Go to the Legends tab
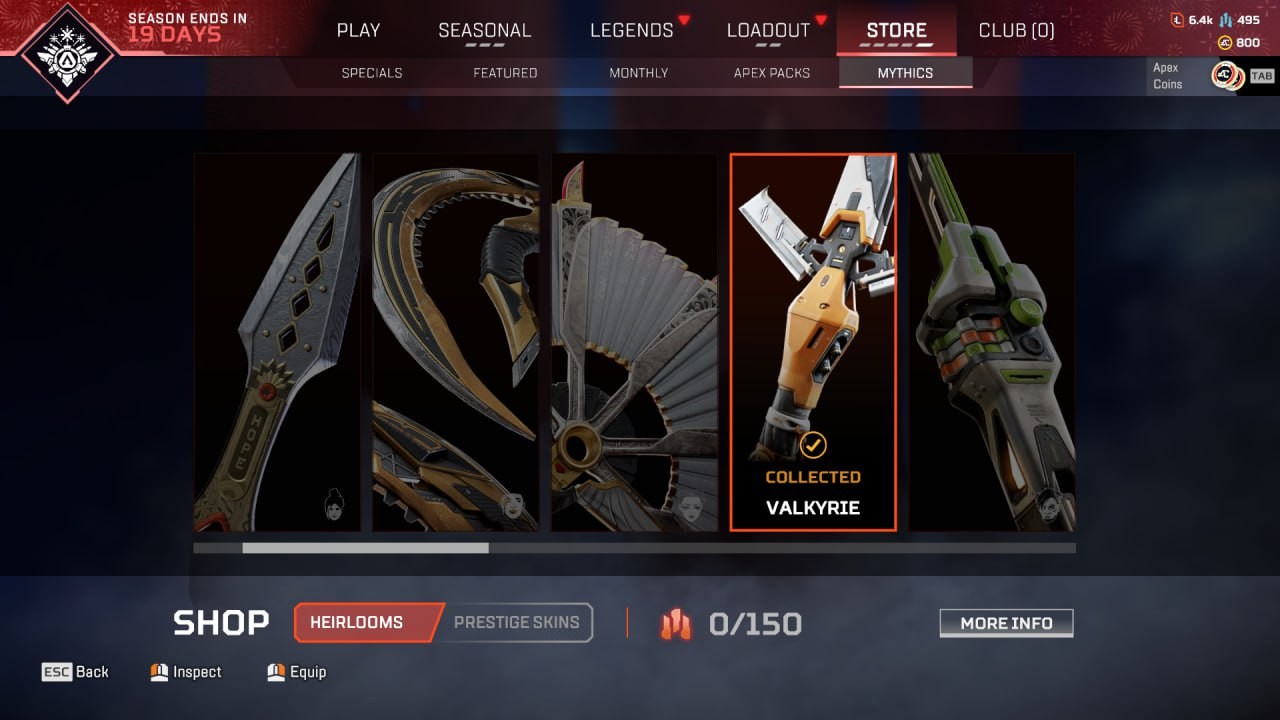Screen dimensions: 1280x720 (x=632, y=30)
